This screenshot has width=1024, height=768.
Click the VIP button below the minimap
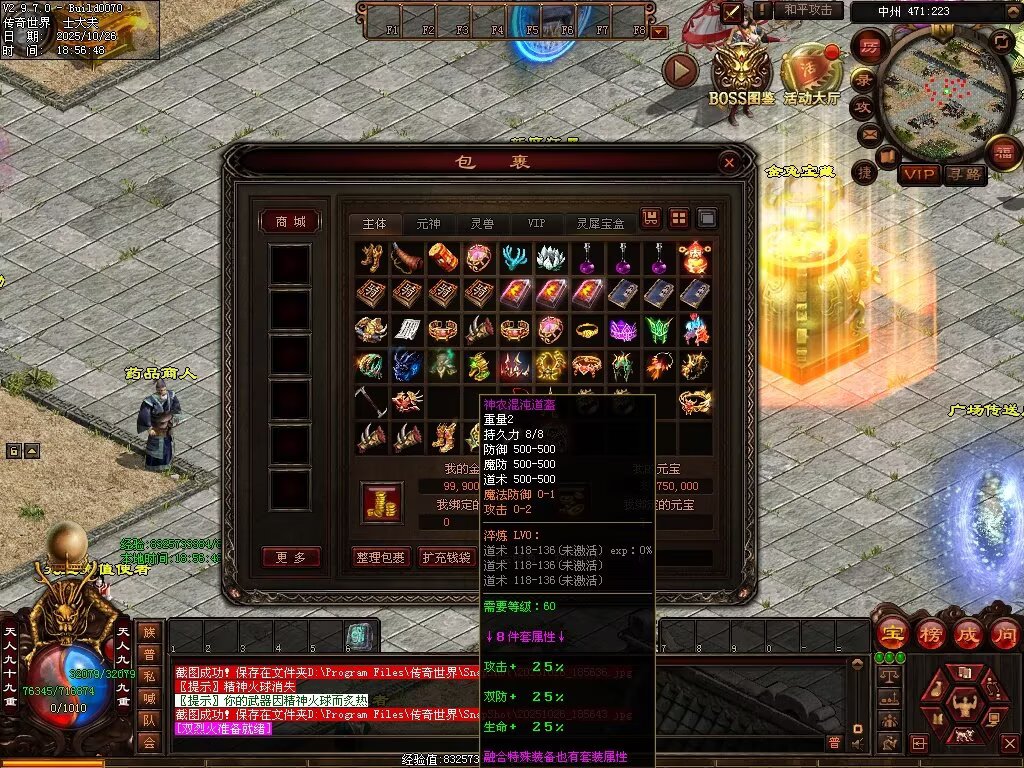pyautogui.click(x=919, y=174)
